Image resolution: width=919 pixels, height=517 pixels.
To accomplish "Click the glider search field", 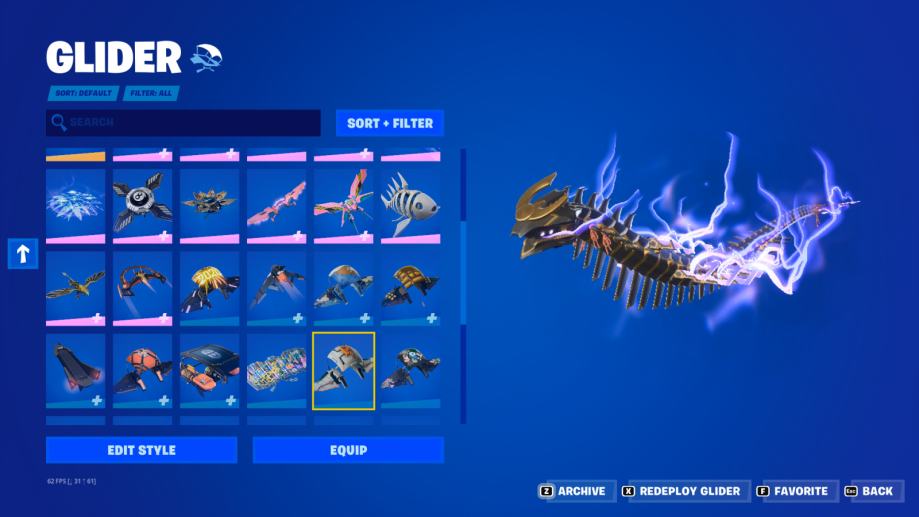I will pos(183,123).
